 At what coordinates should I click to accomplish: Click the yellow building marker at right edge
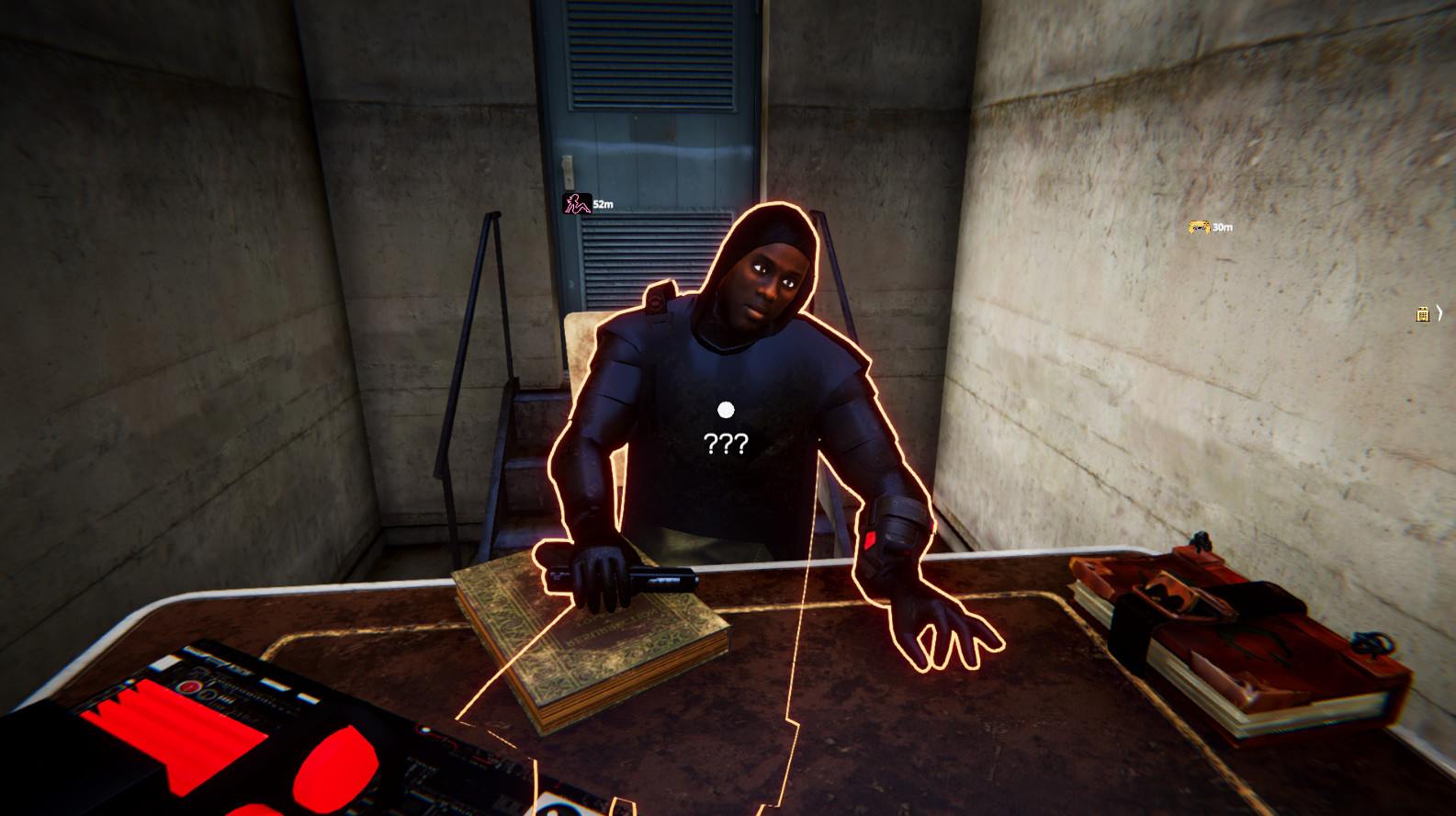pos(1422,314)
